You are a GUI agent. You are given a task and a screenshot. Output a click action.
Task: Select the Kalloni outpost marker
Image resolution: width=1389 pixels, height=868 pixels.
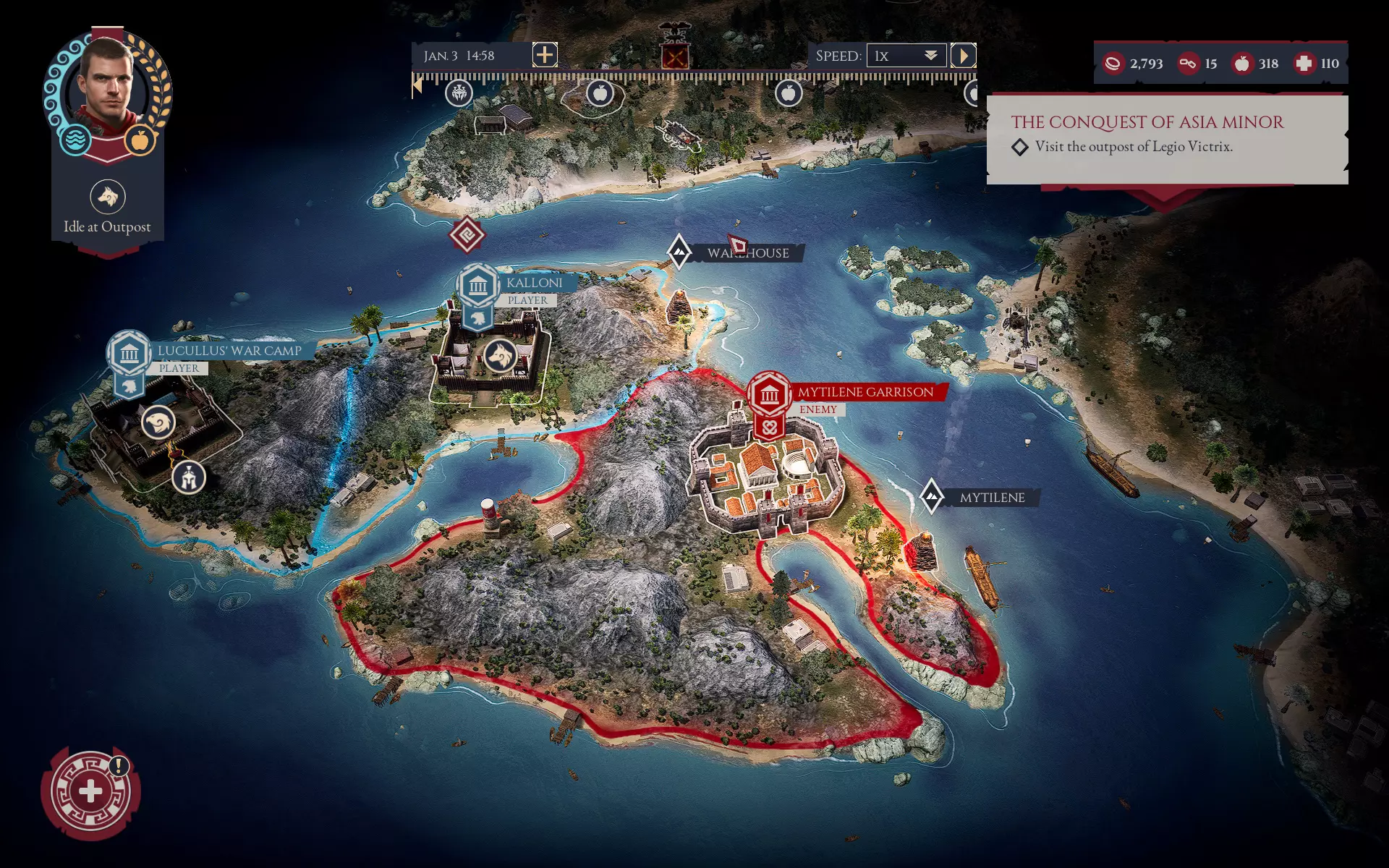pyautogui.click(x=477, y=286)
